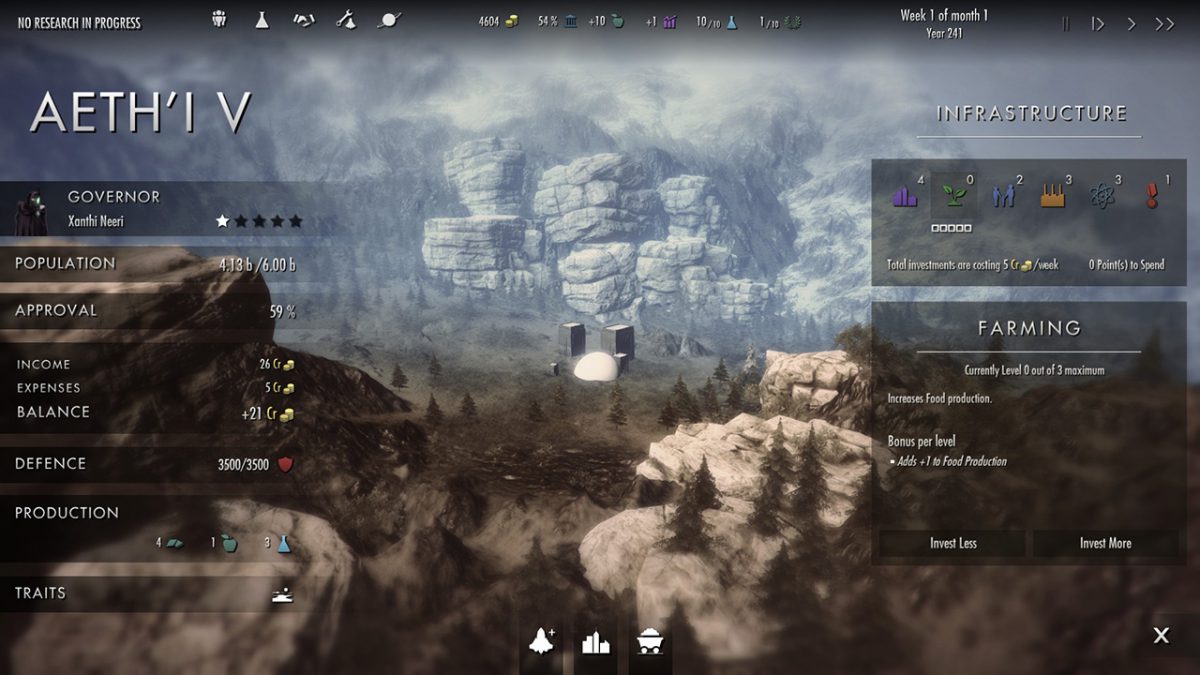Select the blue people infrastructure icon
The width and height of the screenshot is (1200, 675).
1003,195
